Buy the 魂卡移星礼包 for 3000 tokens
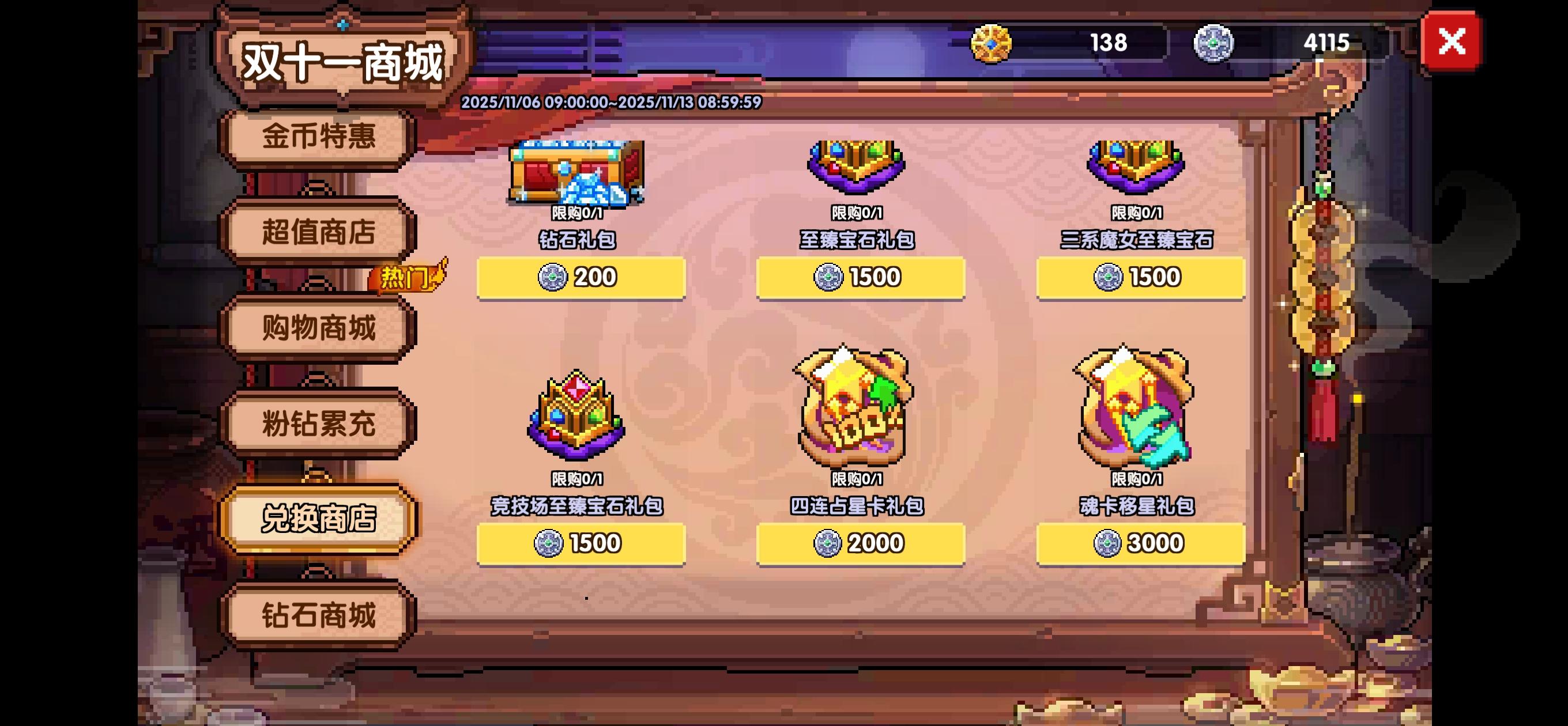 click(x=1140, y=543)
